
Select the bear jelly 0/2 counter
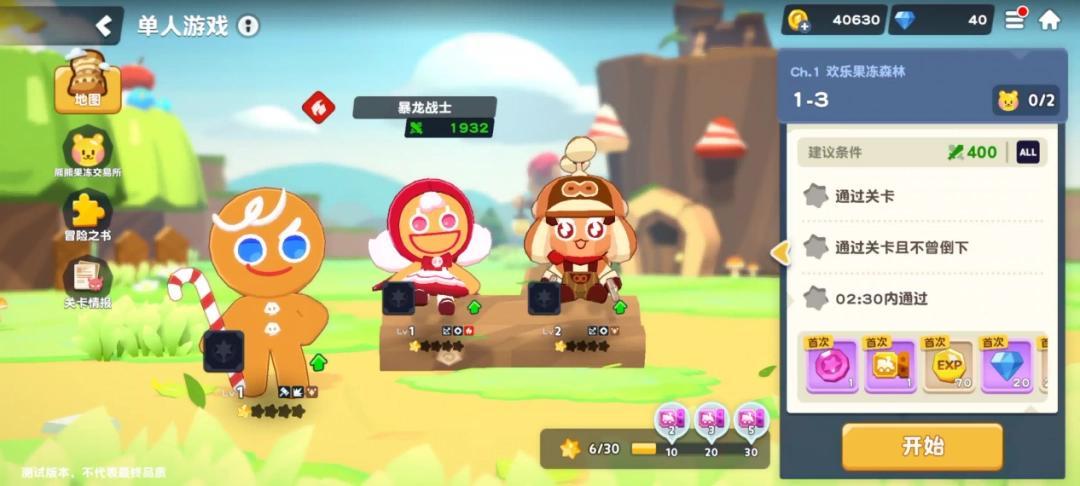(1026, 100)
